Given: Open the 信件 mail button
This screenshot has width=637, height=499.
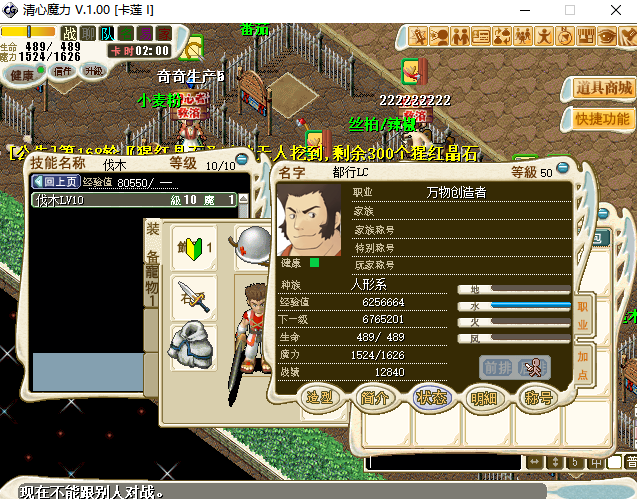Looking at the screenshot, I should 62,72.
